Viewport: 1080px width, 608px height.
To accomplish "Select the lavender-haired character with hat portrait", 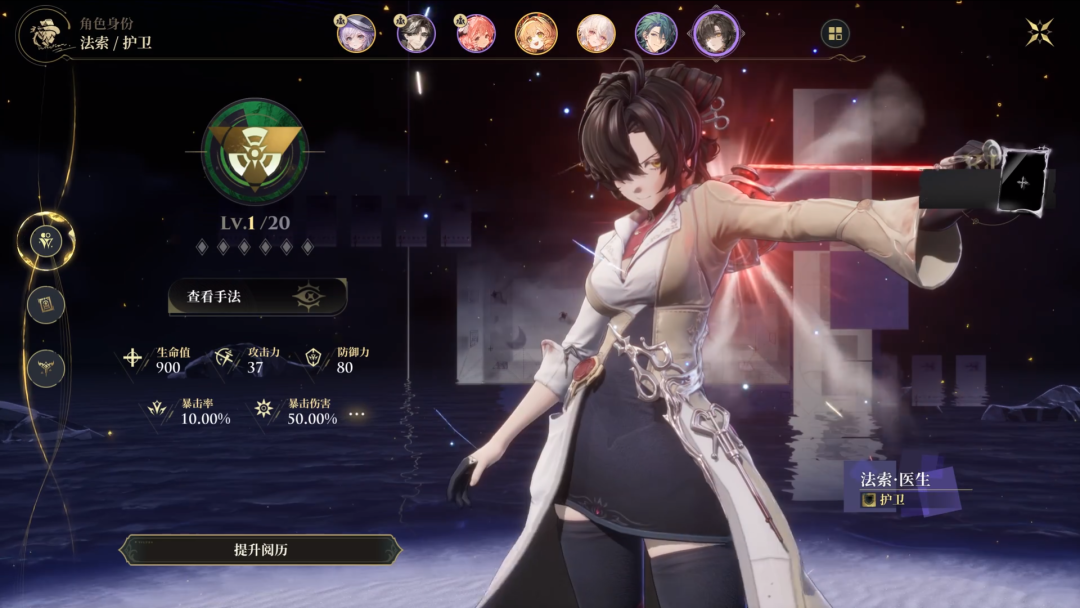I will [357, 34].
